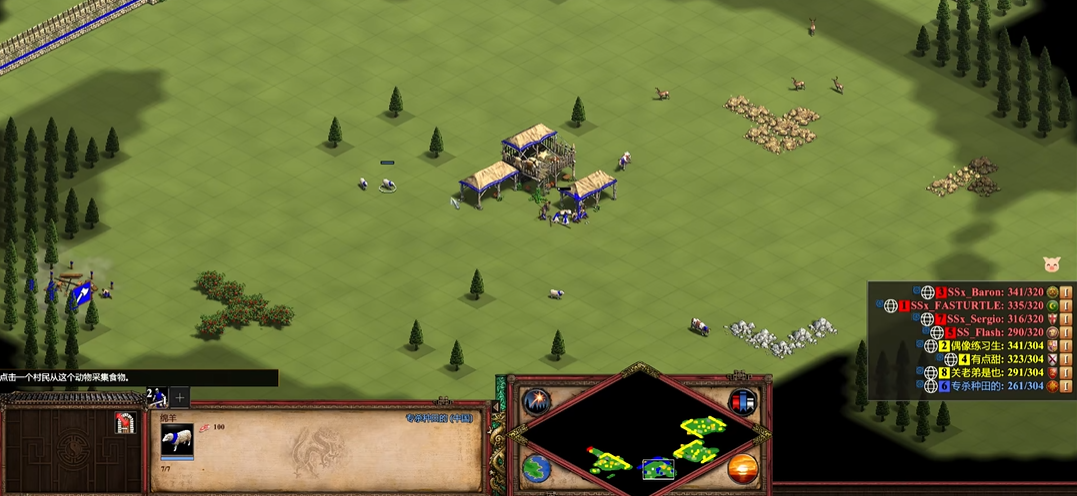This screenshot has height=496, width=1077.
Task: Select SSx_Baron in the player score list
Action: pyautogui.click(x=975, y=292)
